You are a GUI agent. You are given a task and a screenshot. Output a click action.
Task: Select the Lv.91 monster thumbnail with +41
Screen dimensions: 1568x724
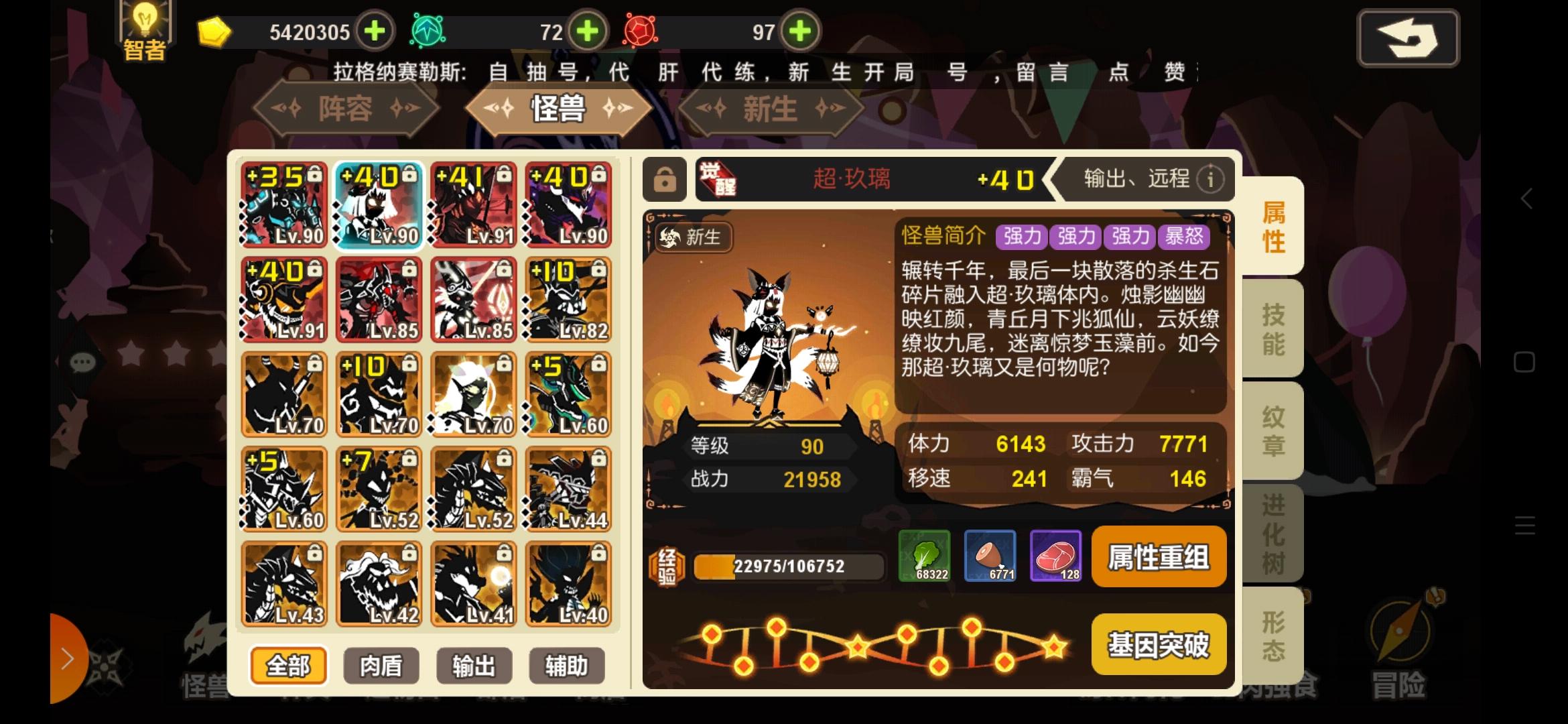click(x=474, y=204)
